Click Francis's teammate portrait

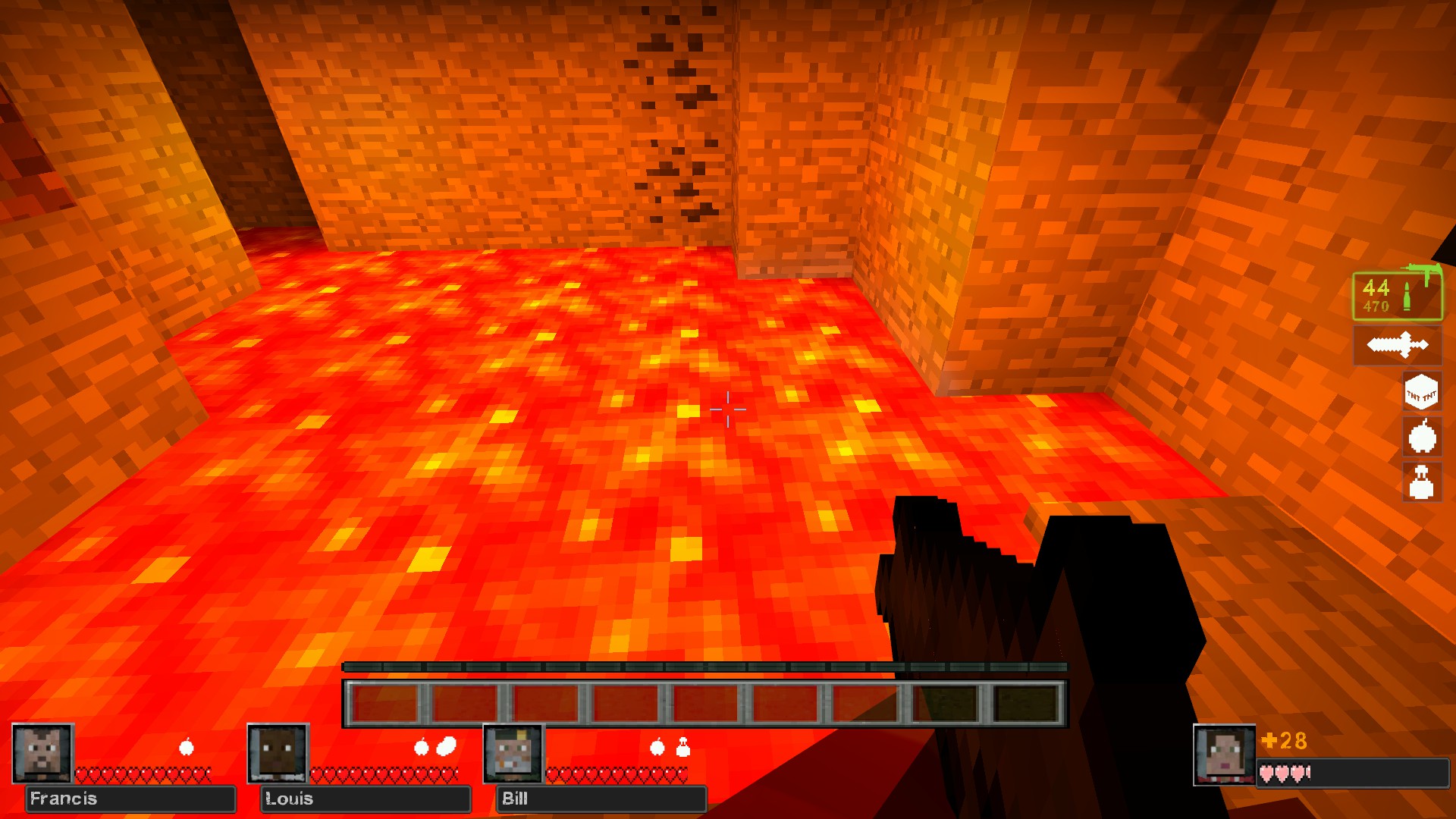pos(42,753)
